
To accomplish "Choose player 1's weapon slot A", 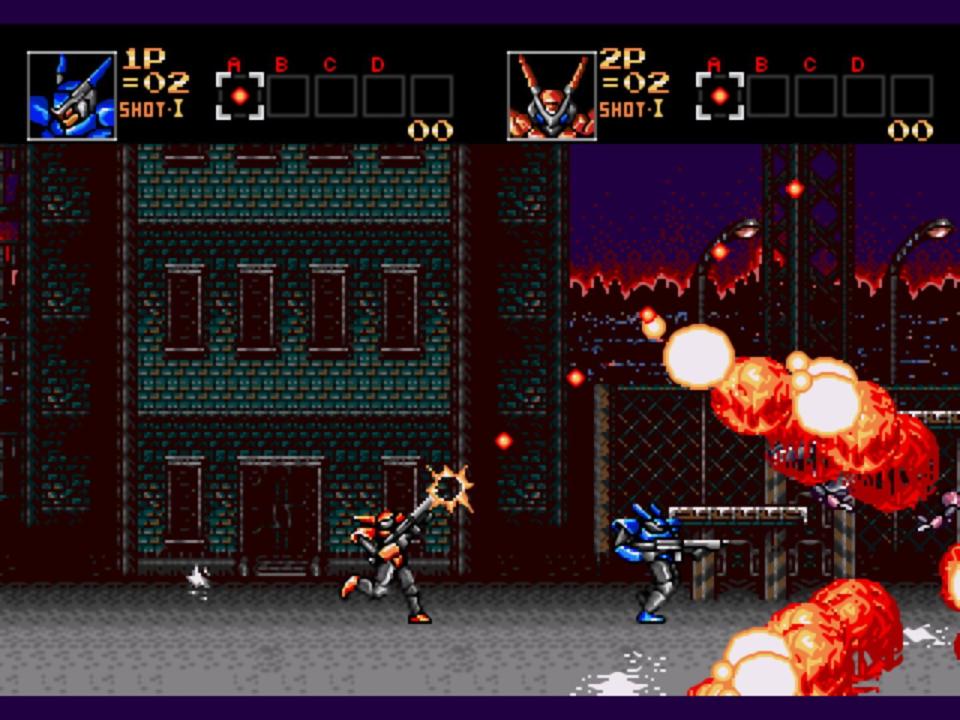I will pyautogui.click(x=240, y=96).
